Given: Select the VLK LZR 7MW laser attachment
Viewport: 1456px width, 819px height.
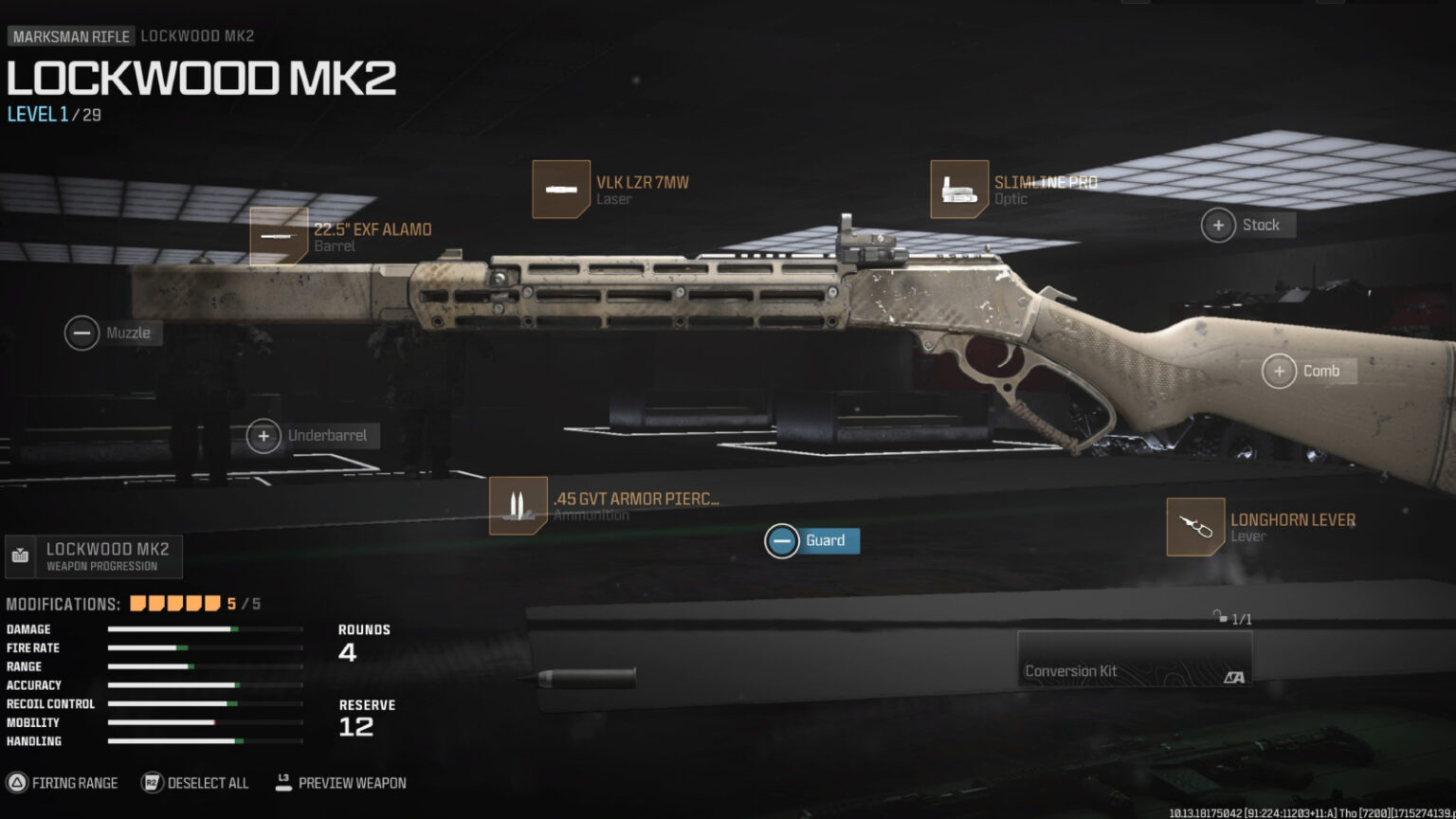Looking at the screenshot, I should click(560, 189).
